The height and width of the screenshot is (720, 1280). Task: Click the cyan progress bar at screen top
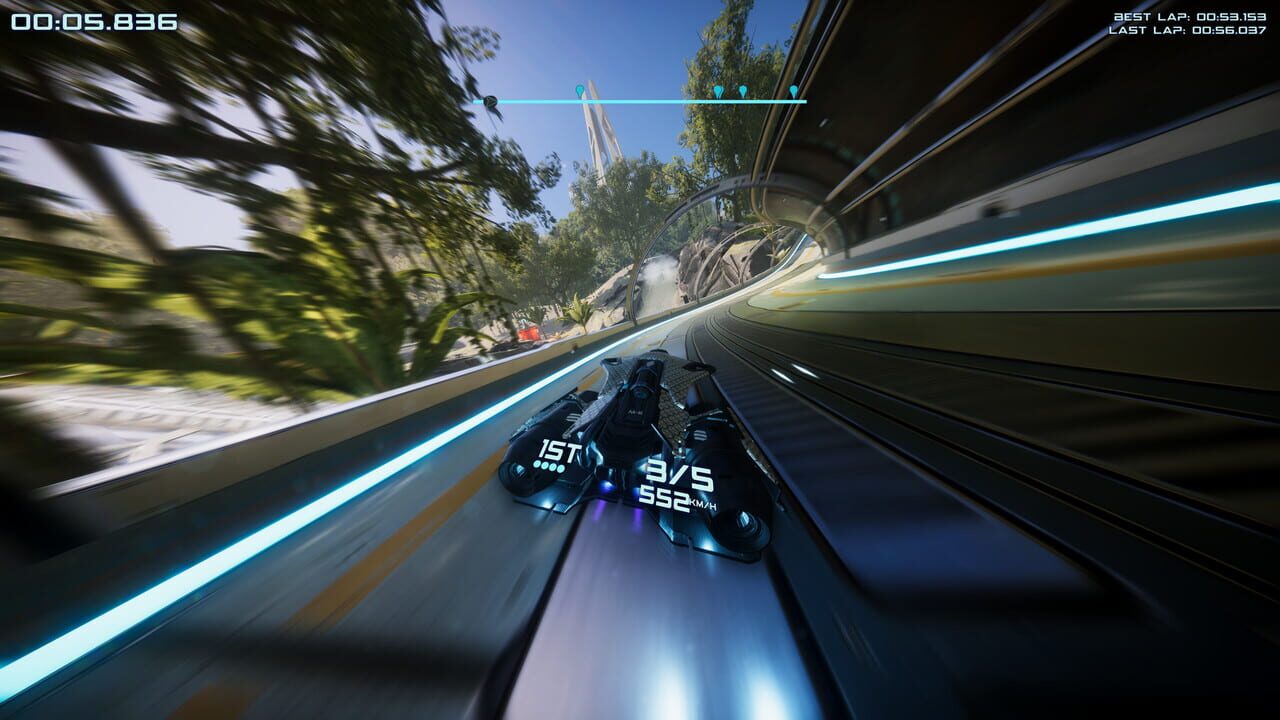click(650, 101)
